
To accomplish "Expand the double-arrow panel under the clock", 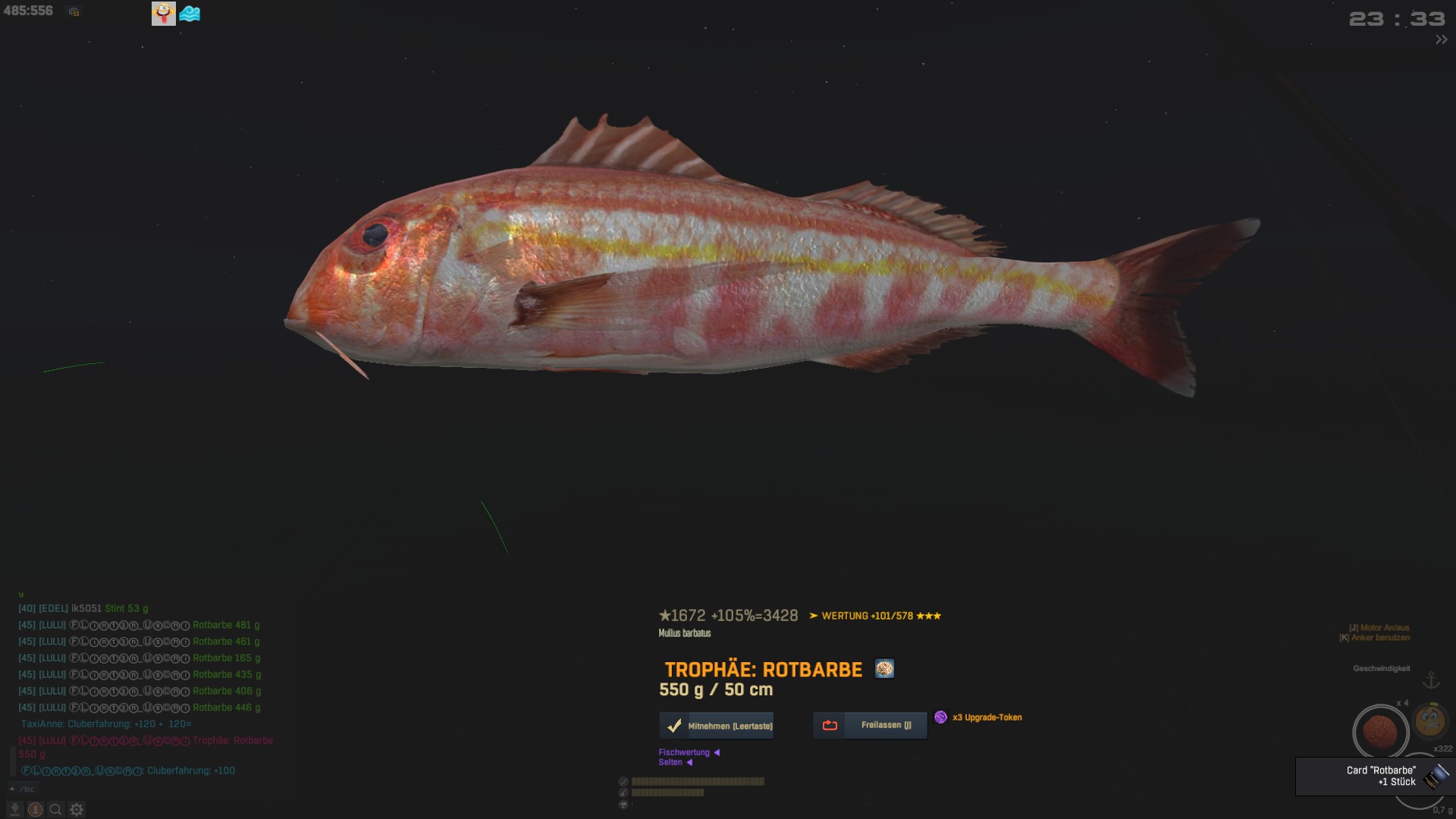I will [x=1441, y=40].
